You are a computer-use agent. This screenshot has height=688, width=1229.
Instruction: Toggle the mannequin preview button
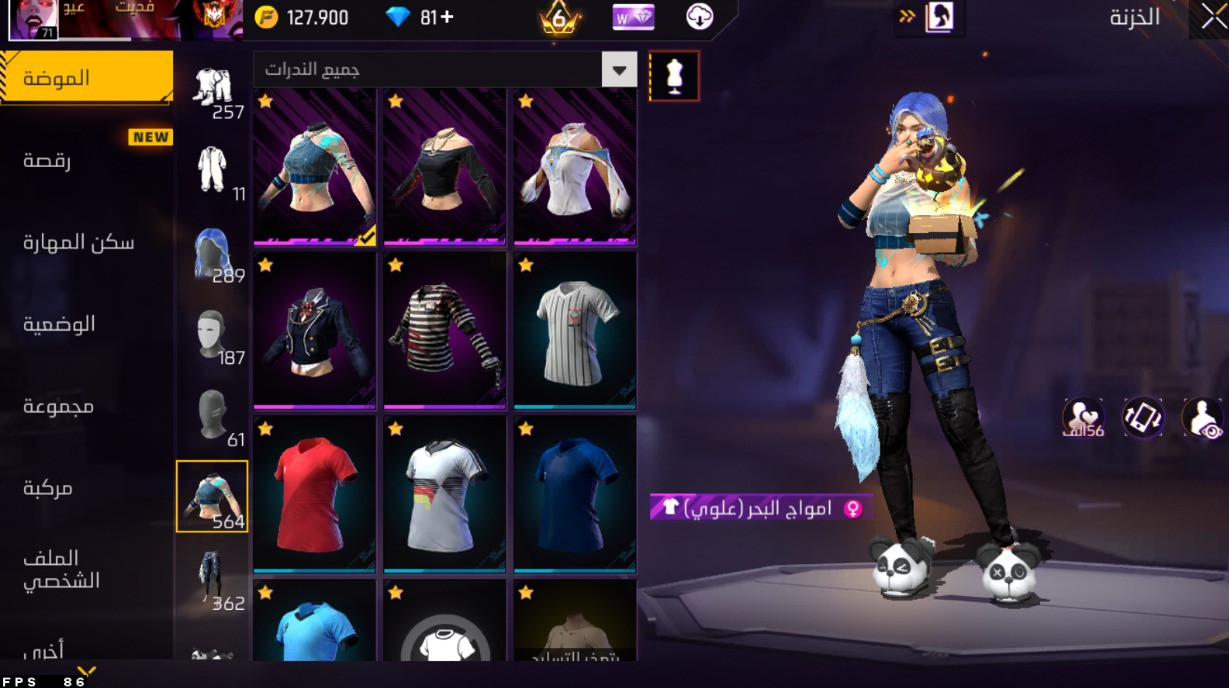point(674,76)
